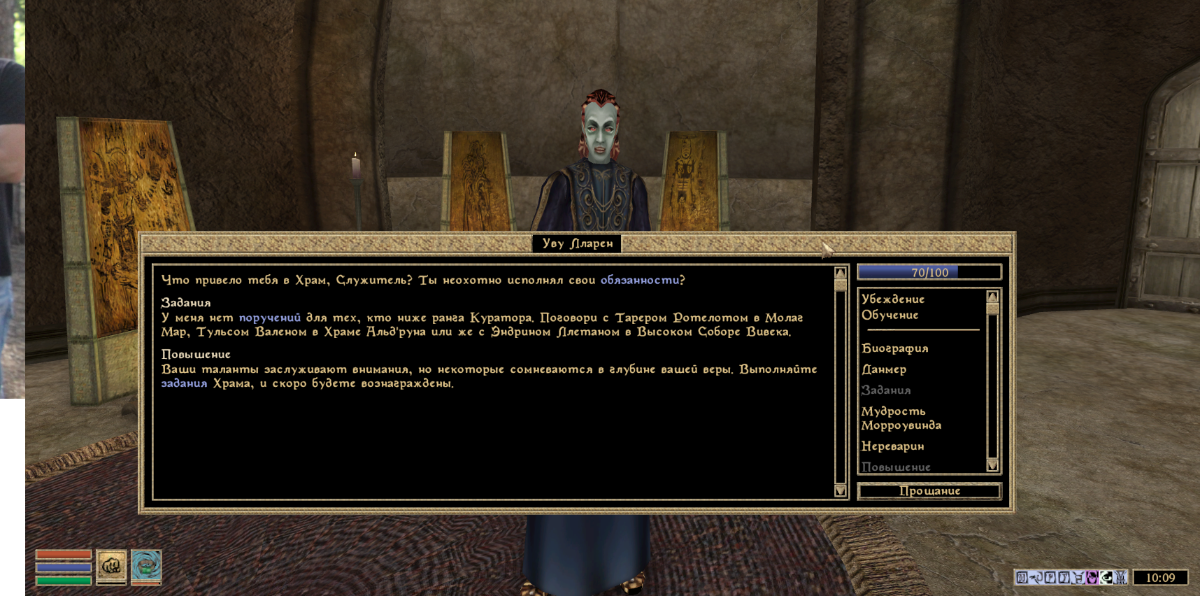The height and width of the screenshot is (596, 1200).
Task: Click the blue задания link in the reply
Action: 184,384
